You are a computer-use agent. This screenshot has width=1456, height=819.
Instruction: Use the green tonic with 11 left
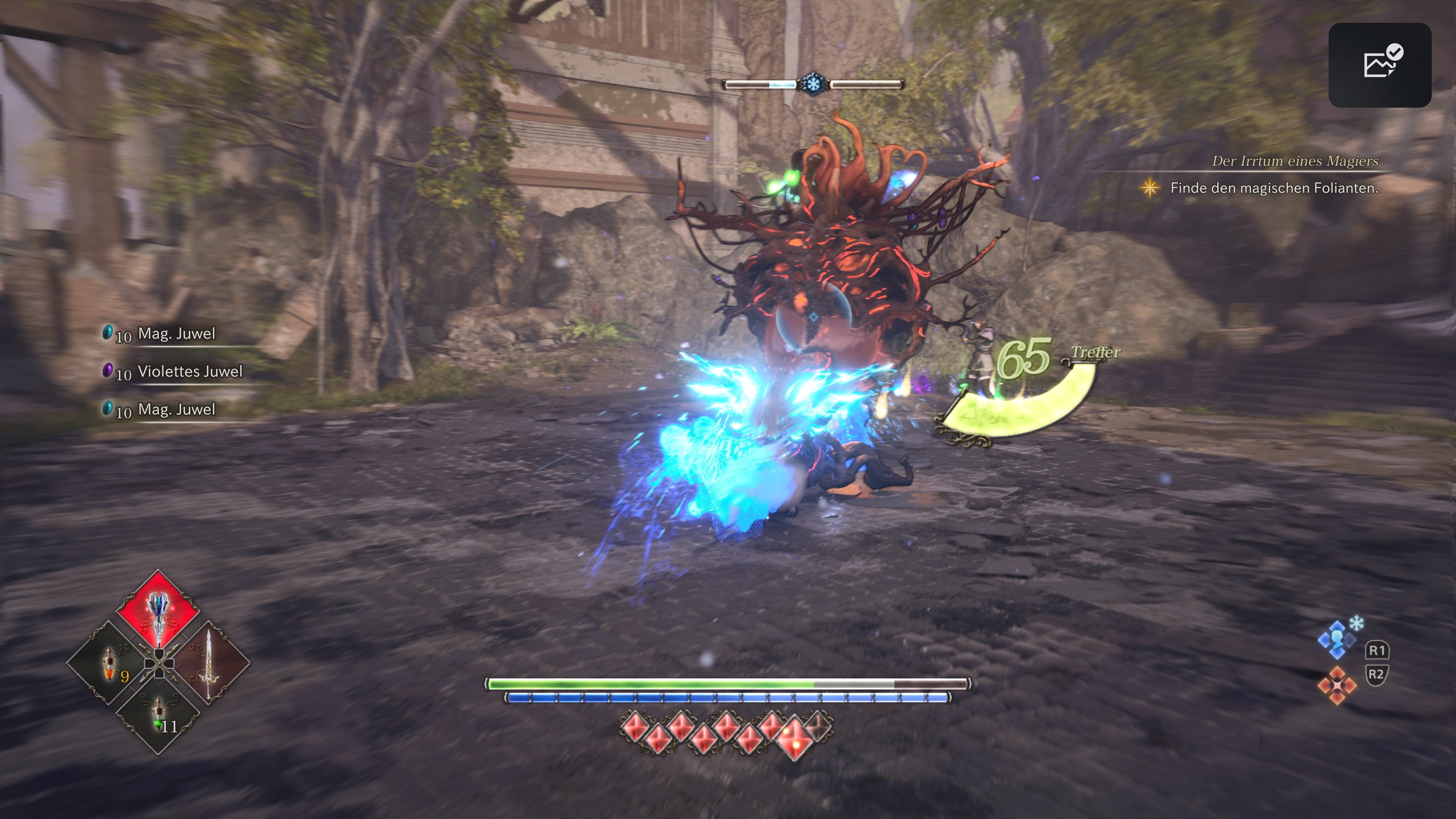click(x=159, y=715)
